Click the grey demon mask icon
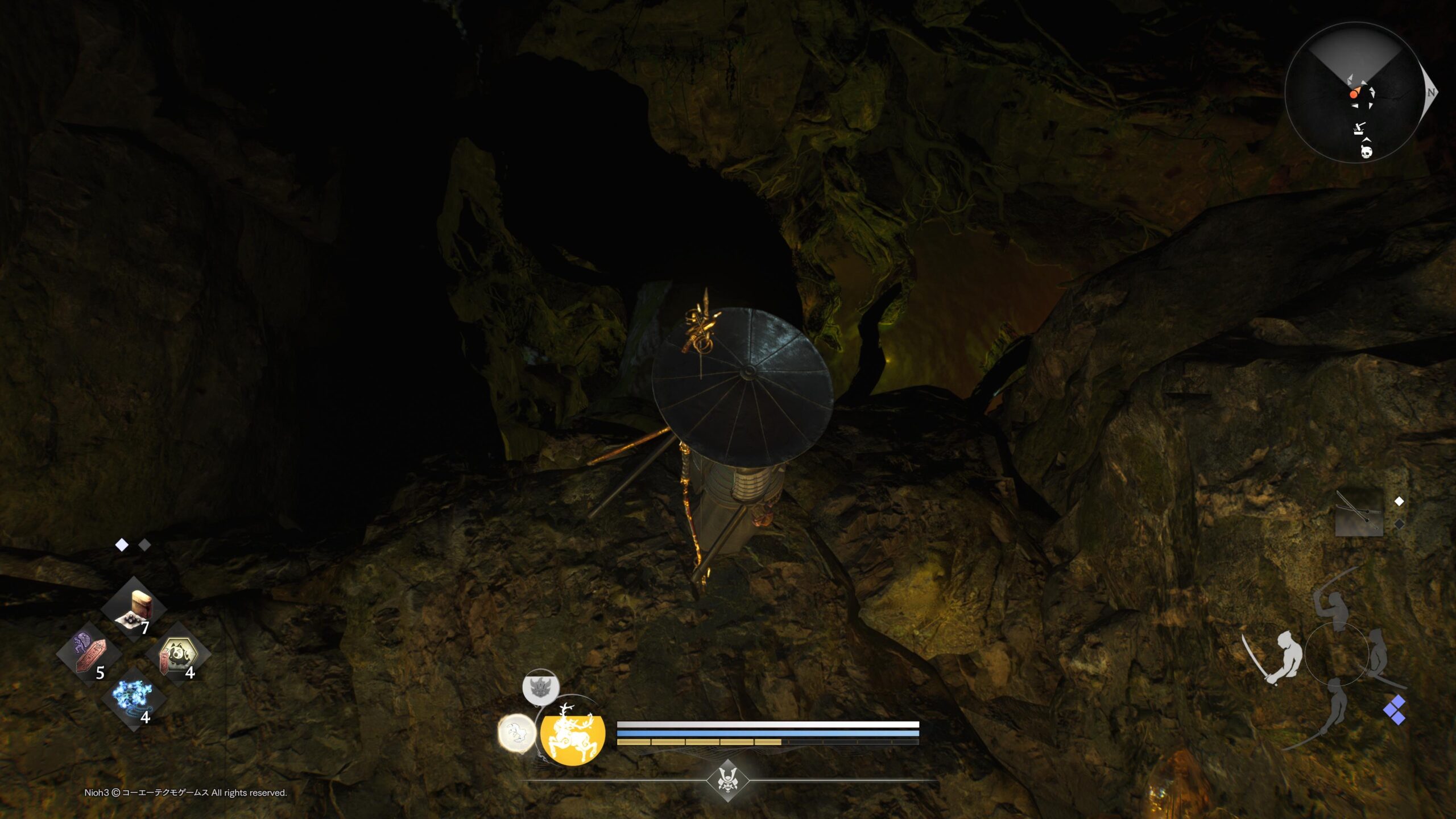This screenshot has height=819, width=1456. pos(540,687)
